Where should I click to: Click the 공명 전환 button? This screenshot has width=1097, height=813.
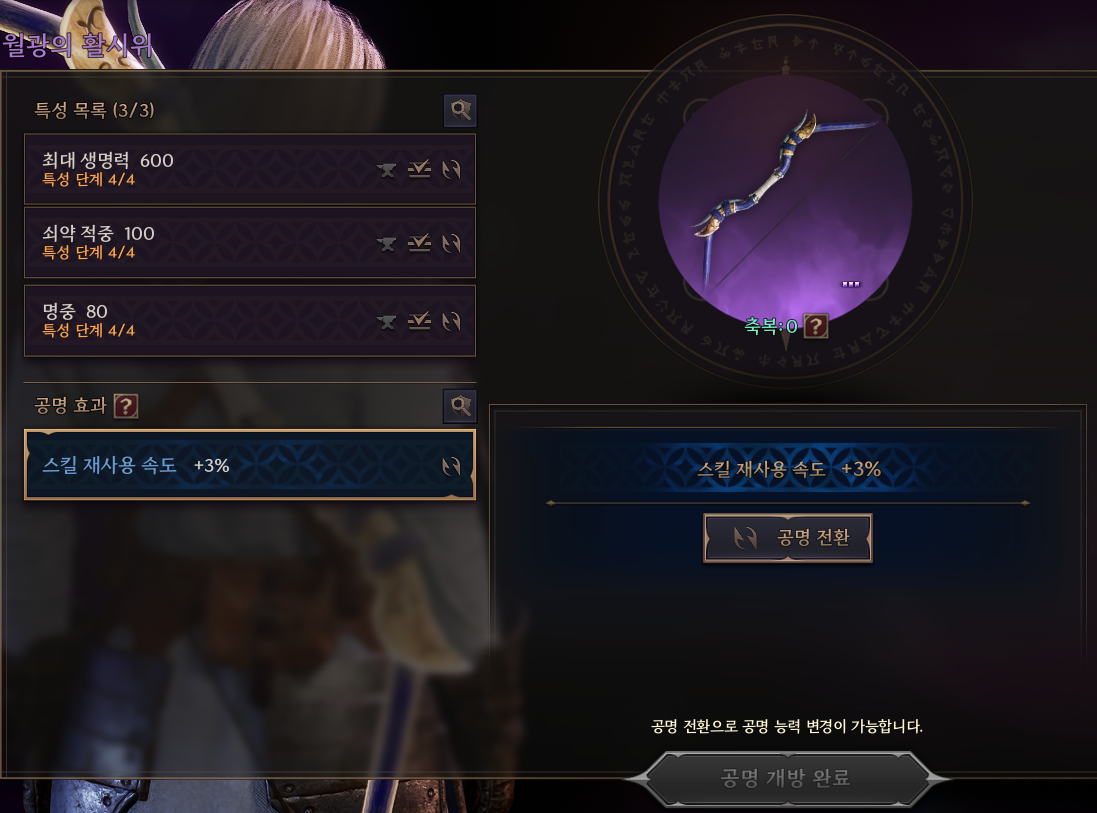point(787,538)
